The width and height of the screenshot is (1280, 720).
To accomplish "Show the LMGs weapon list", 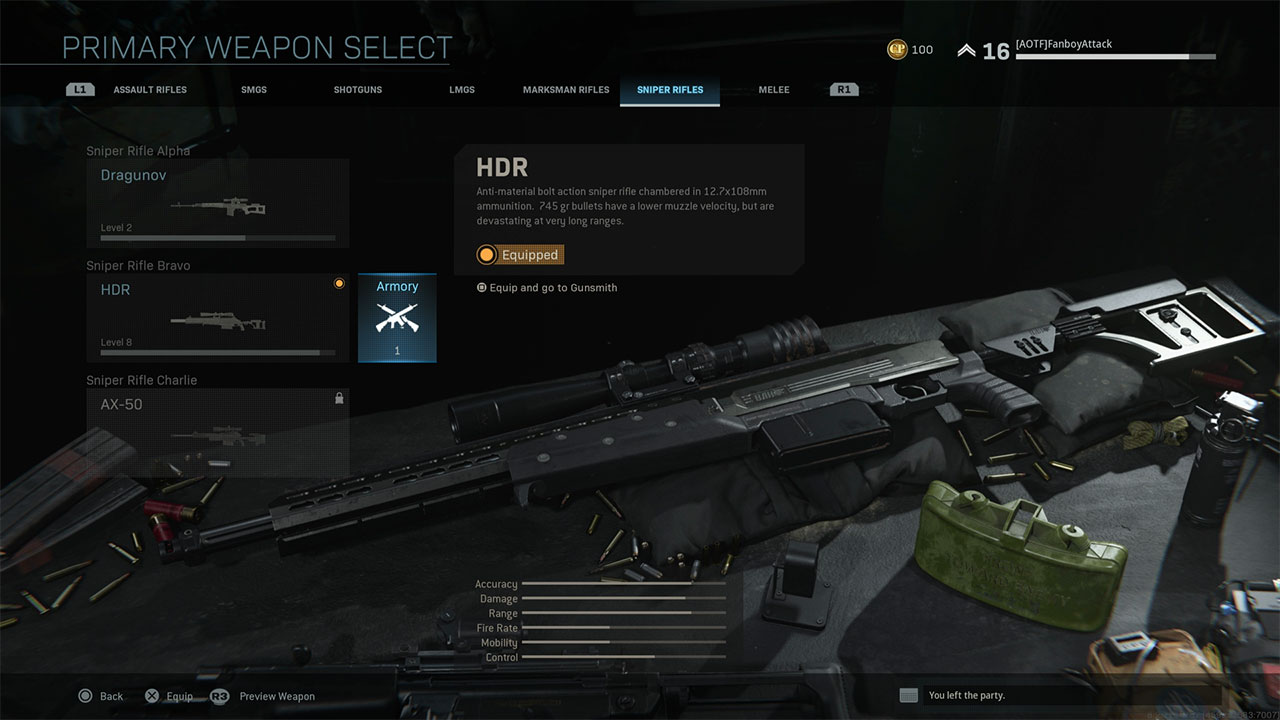I will coord(462,90).
